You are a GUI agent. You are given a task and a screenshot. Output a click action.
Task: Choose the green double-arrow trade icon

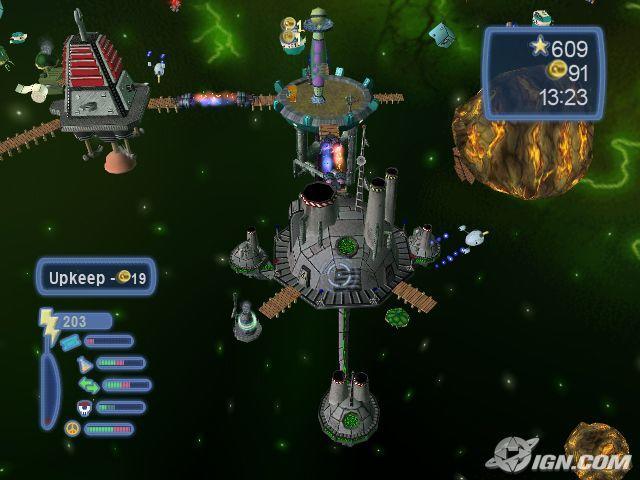tap(90, 385)
